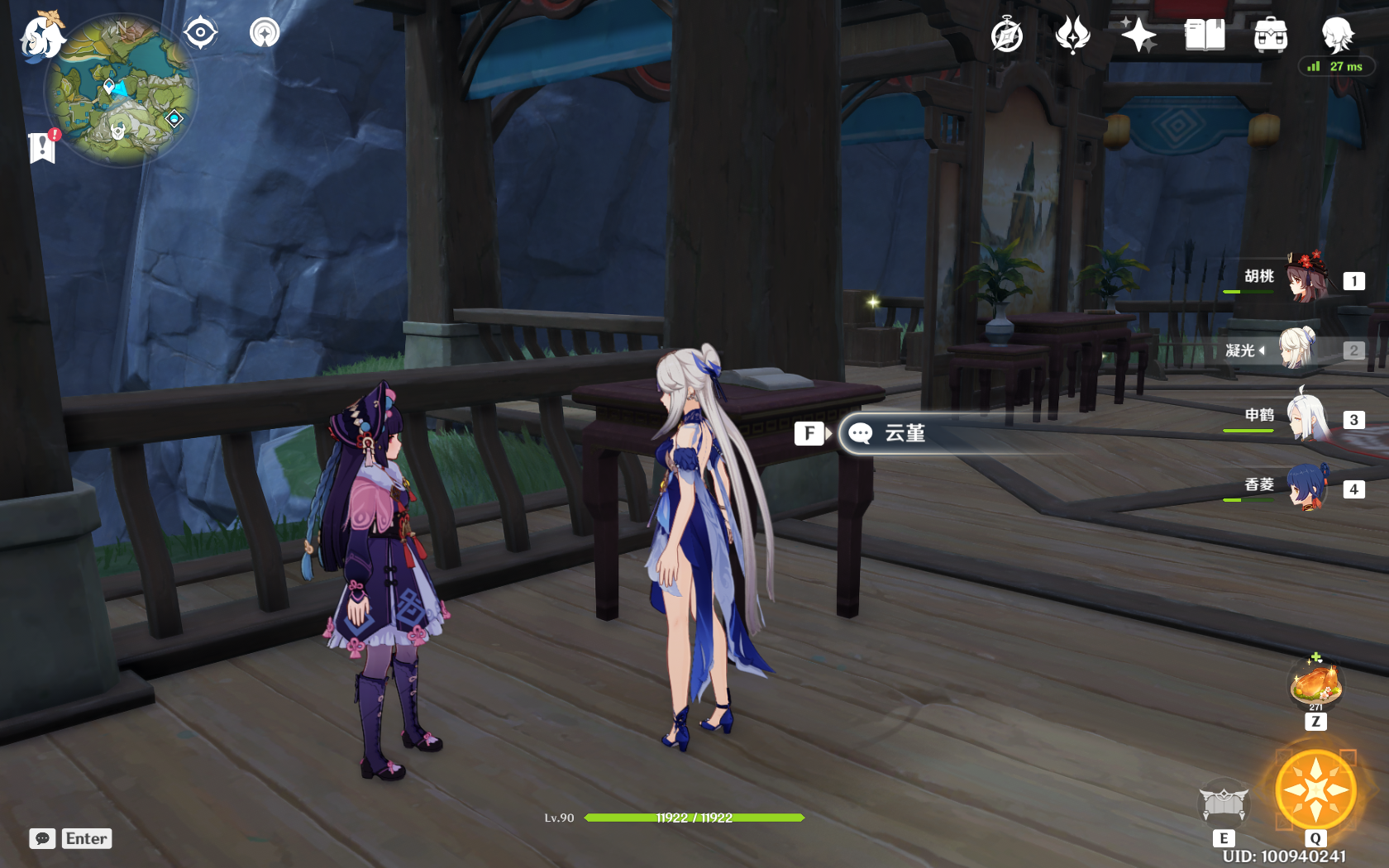
Task: Open the Wish four-pointed star icon
Action: click(1138, 35)
